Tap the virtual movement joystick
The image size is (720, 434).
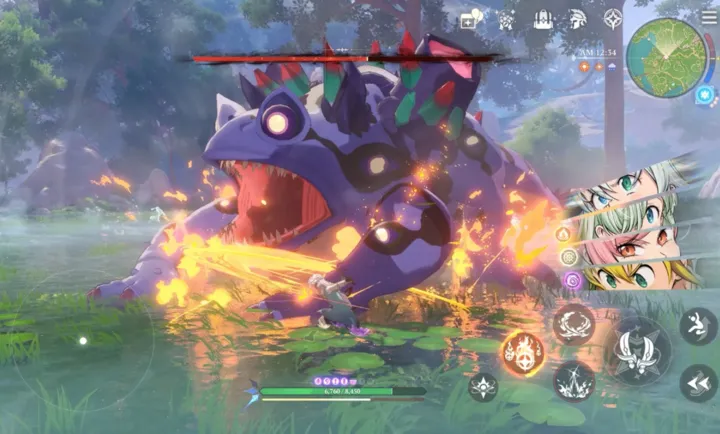coord(83,341)
